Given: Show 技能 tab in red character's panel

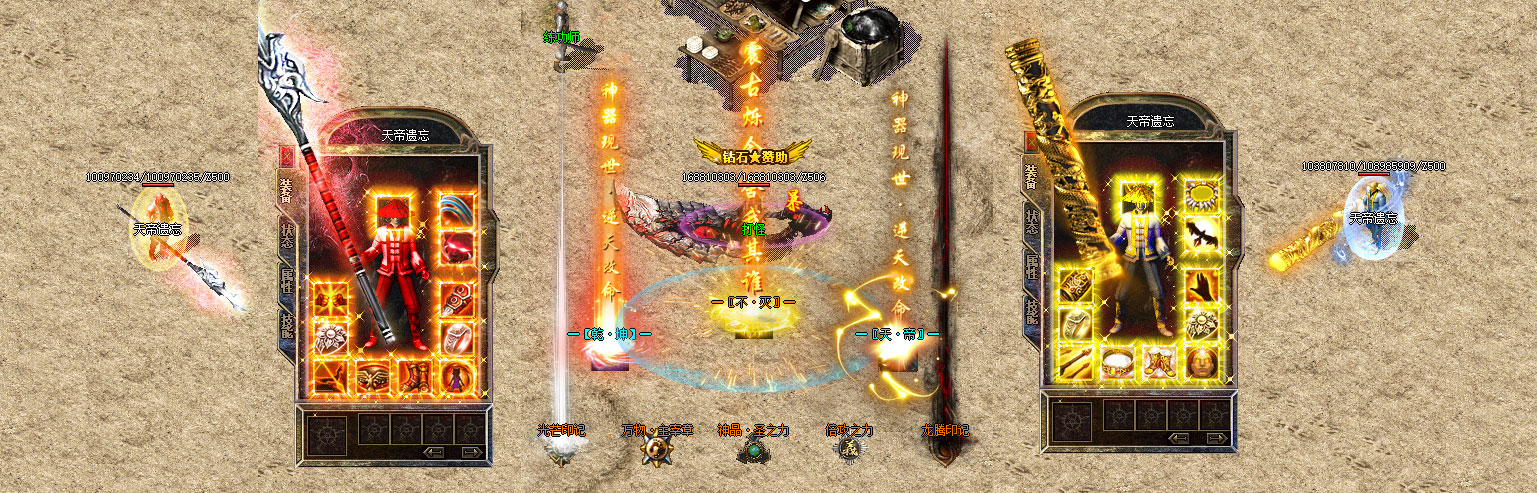Looking at the screenshot, I should (x=287, y=324).
